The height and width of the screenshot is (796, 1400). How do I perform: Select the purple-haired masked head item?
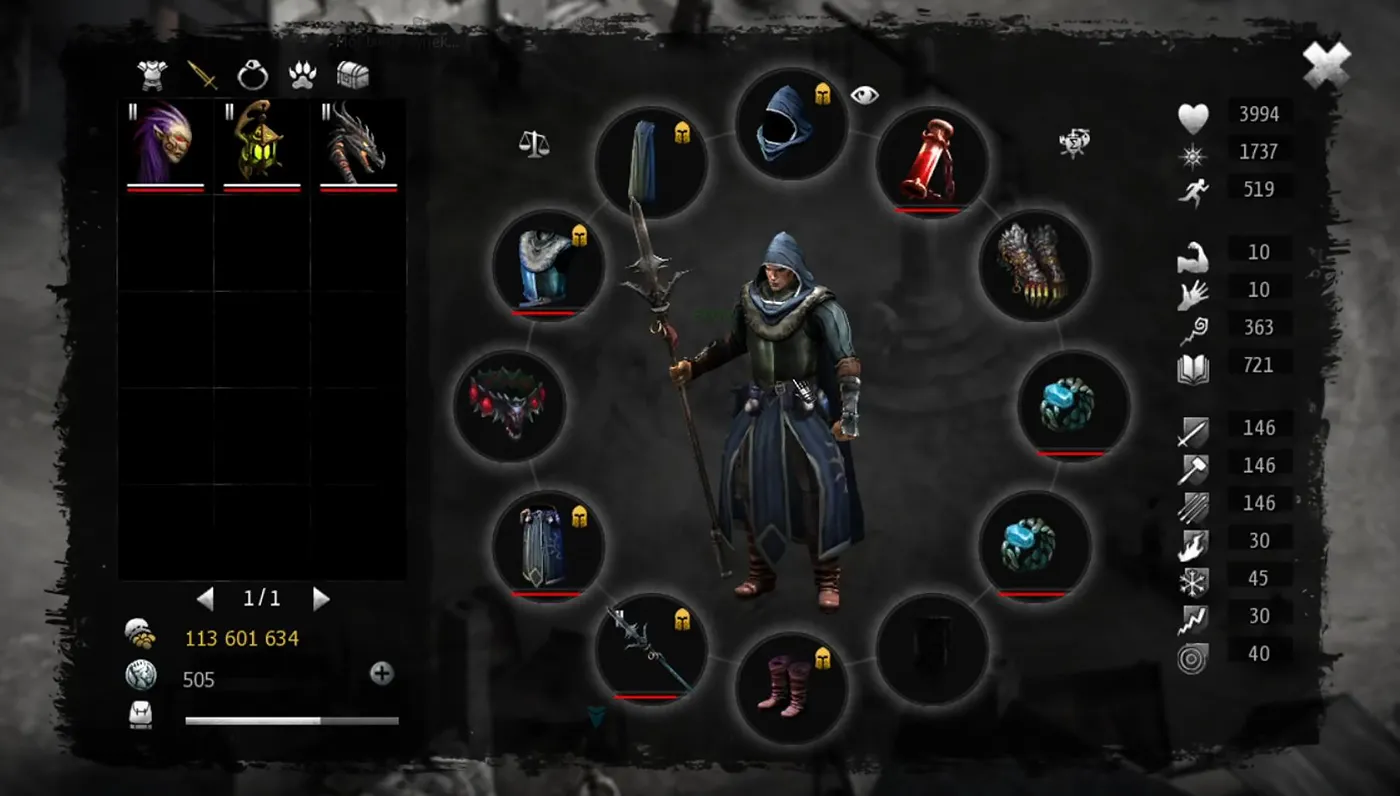click(165, 143)
